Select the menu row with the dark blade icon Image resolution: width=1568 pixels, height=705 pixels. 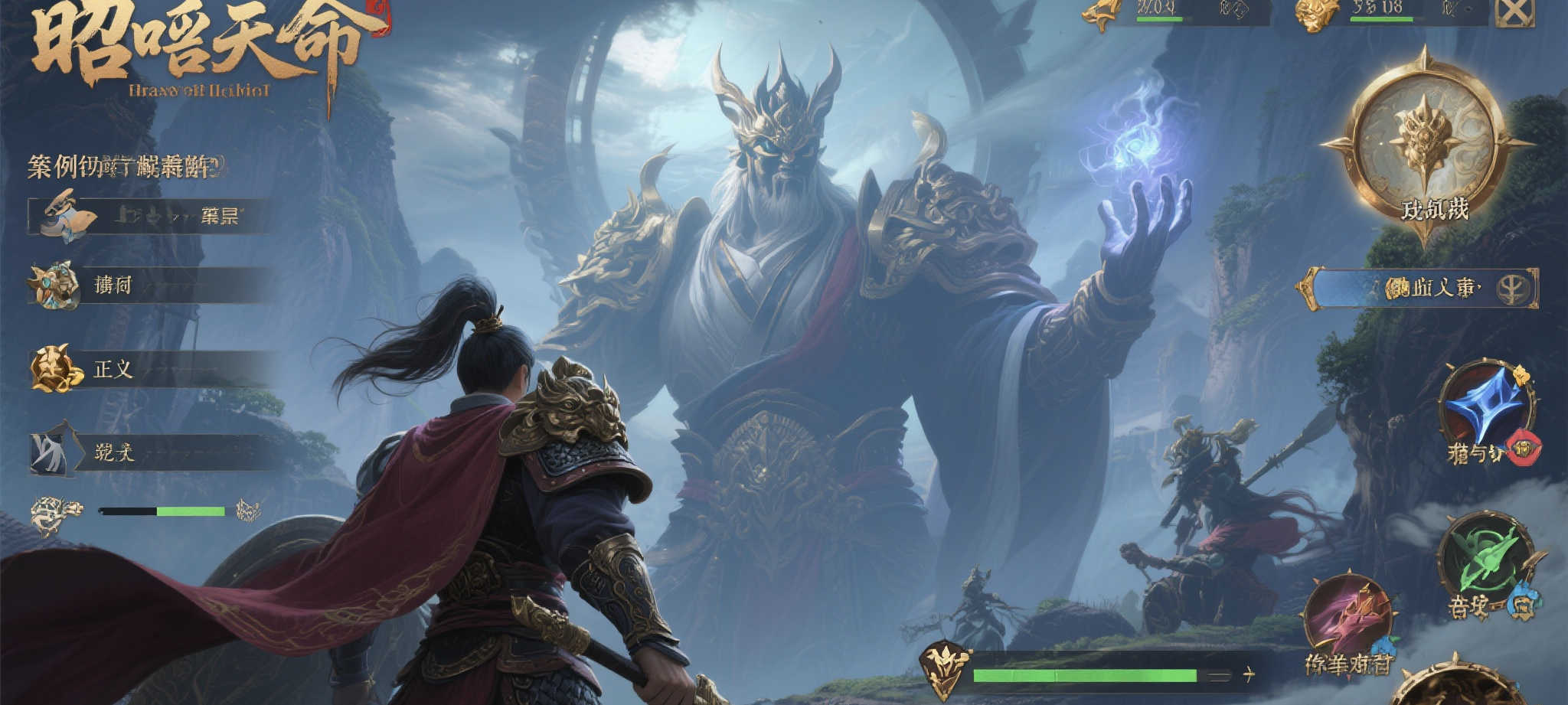(x=153, y=452)
